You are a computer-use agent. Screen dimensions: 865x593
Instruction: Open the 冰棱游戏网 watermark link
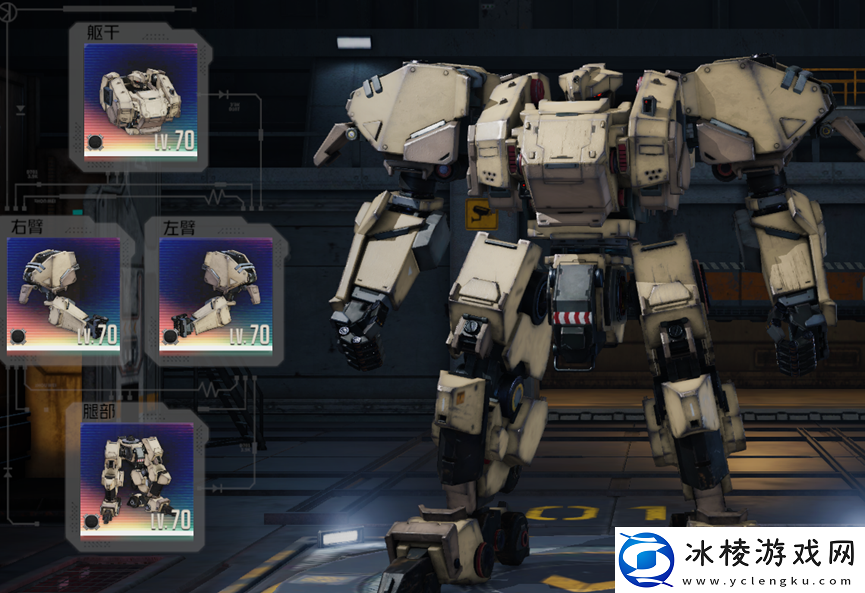pos(739,560)
